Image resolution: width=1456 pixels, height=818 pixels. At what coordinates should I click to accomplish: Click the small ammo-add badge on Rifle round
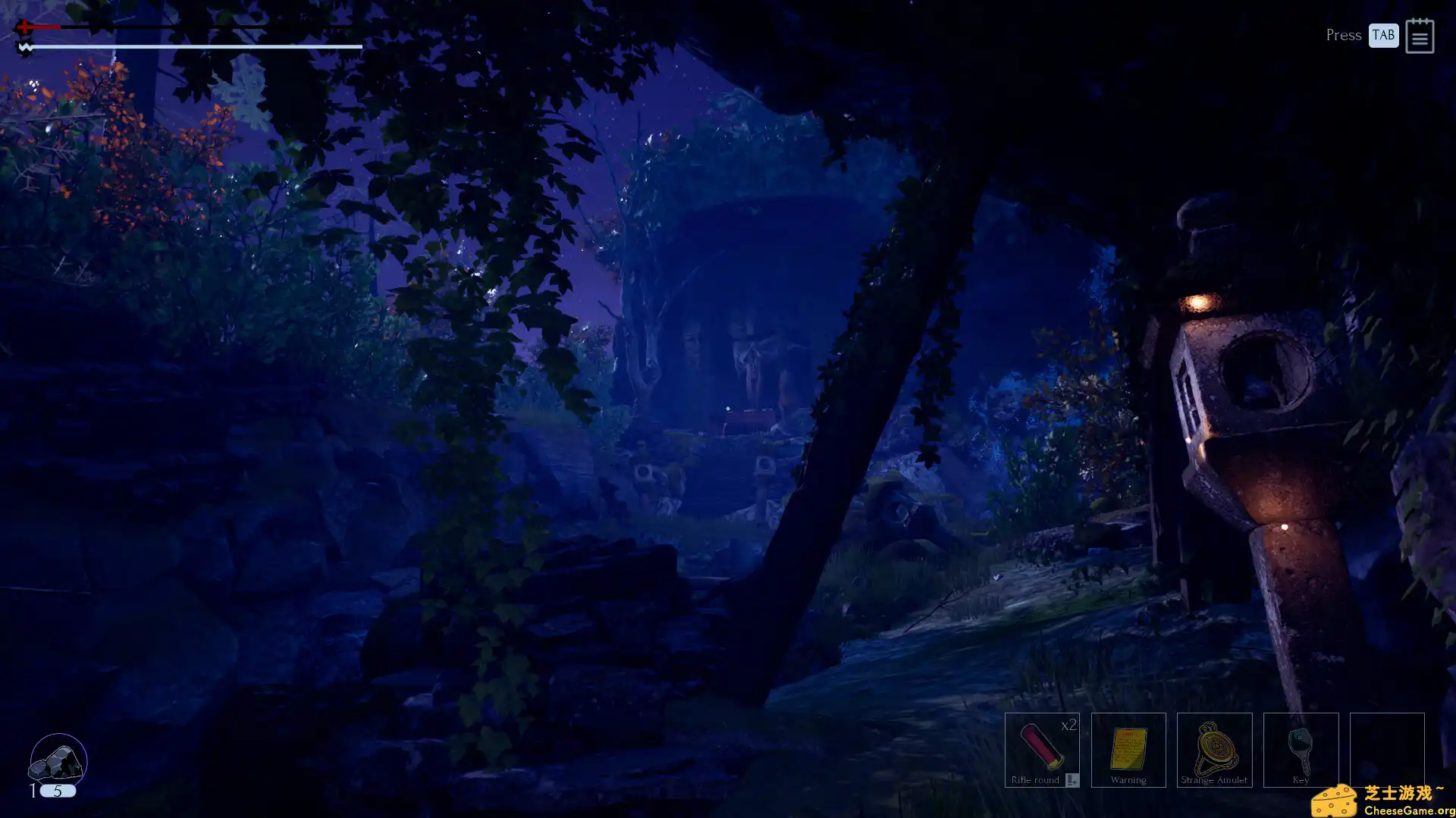(1071, 779)
